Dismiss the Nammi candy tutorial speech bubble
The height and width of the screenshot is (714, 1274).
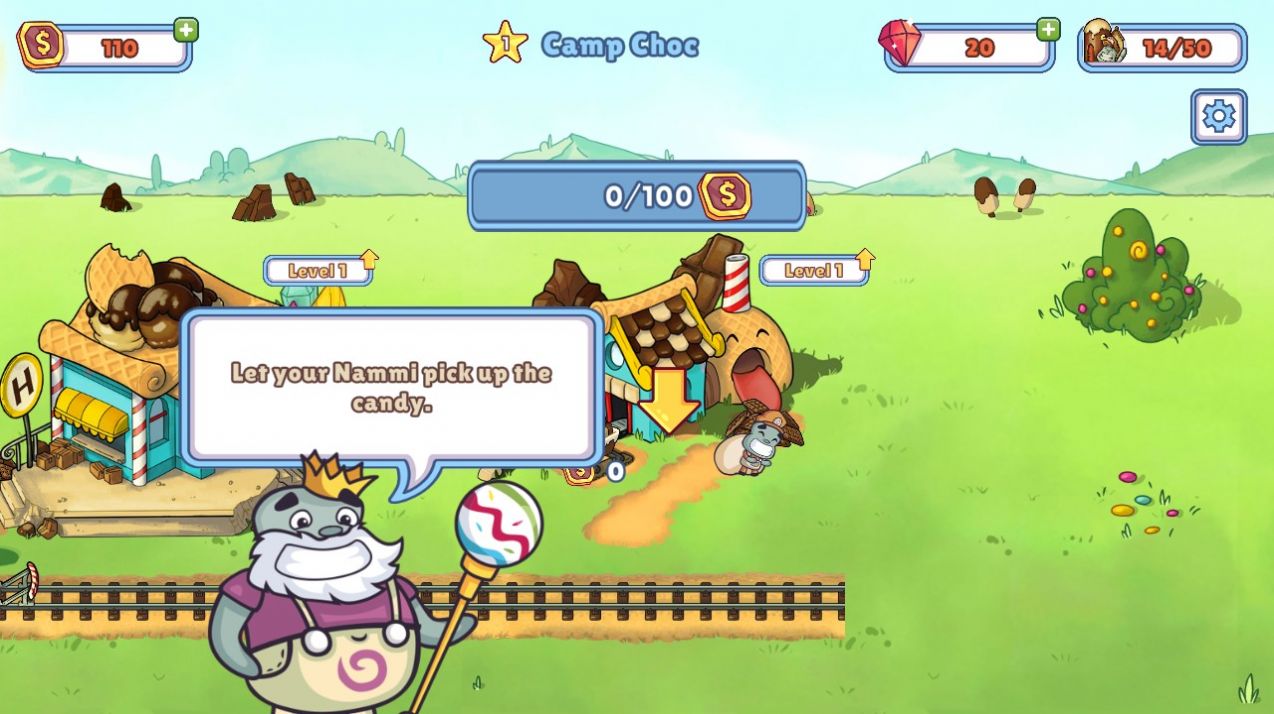point(392,387)
